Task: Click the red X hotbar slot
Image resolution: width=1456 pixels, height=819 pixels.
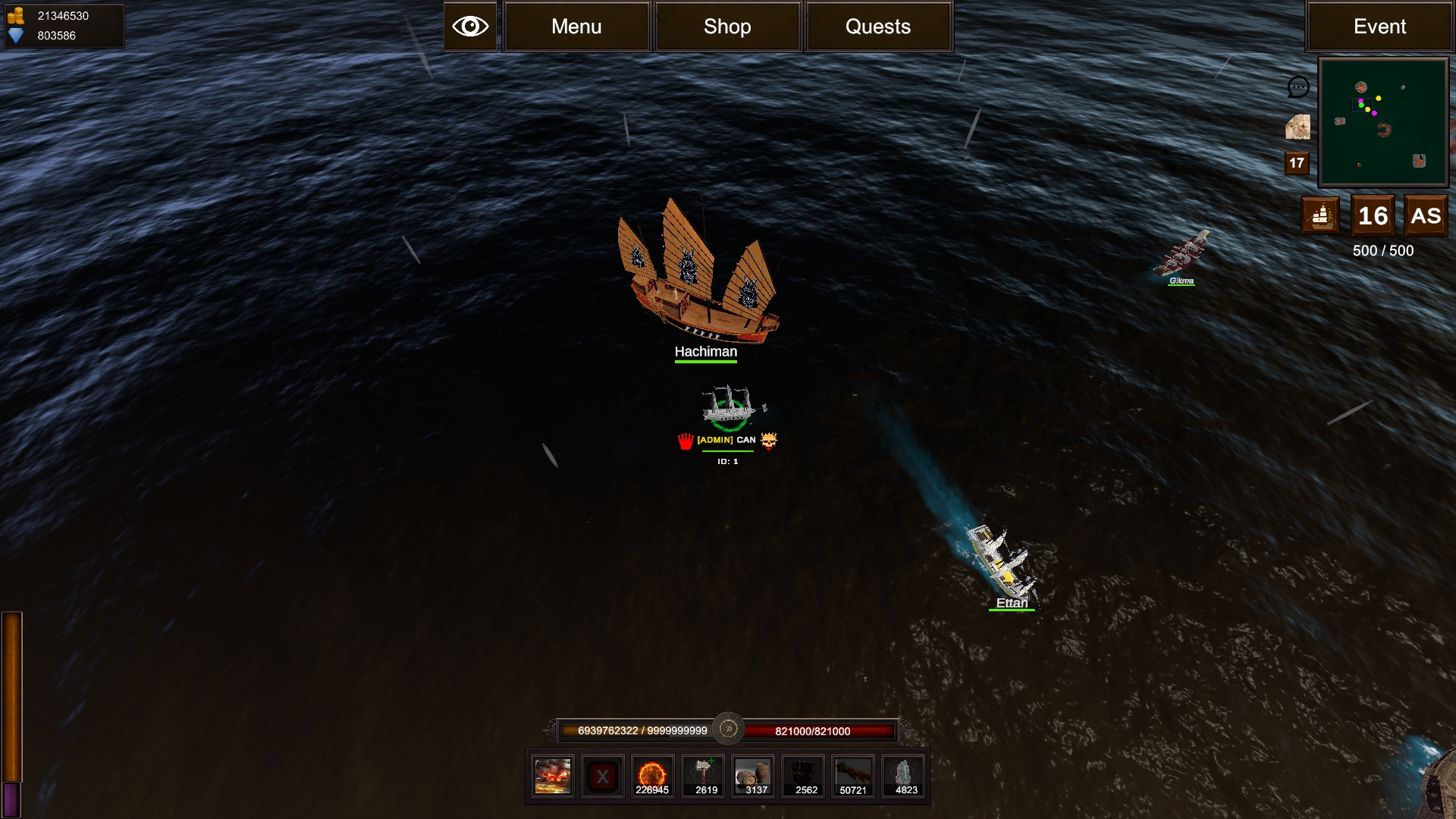Action: [x=603, y=777]
